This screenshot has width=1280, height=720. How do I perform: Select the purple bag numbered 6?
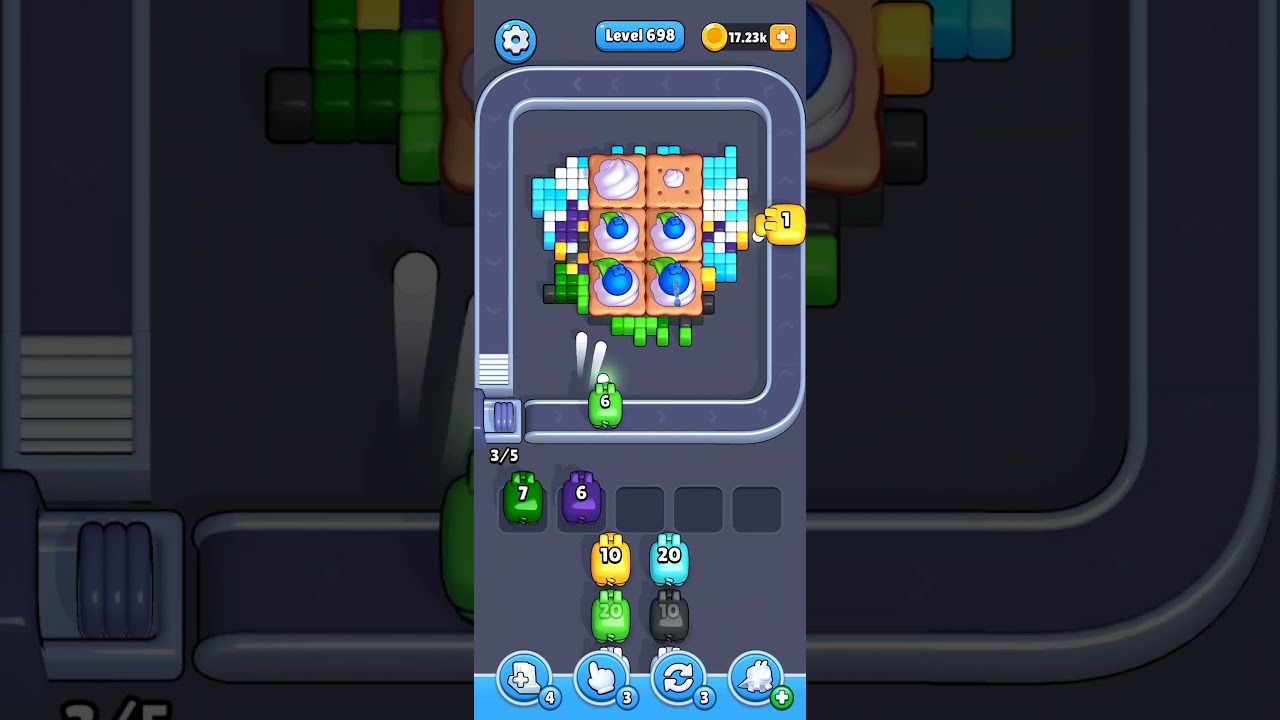click(581, 497)
